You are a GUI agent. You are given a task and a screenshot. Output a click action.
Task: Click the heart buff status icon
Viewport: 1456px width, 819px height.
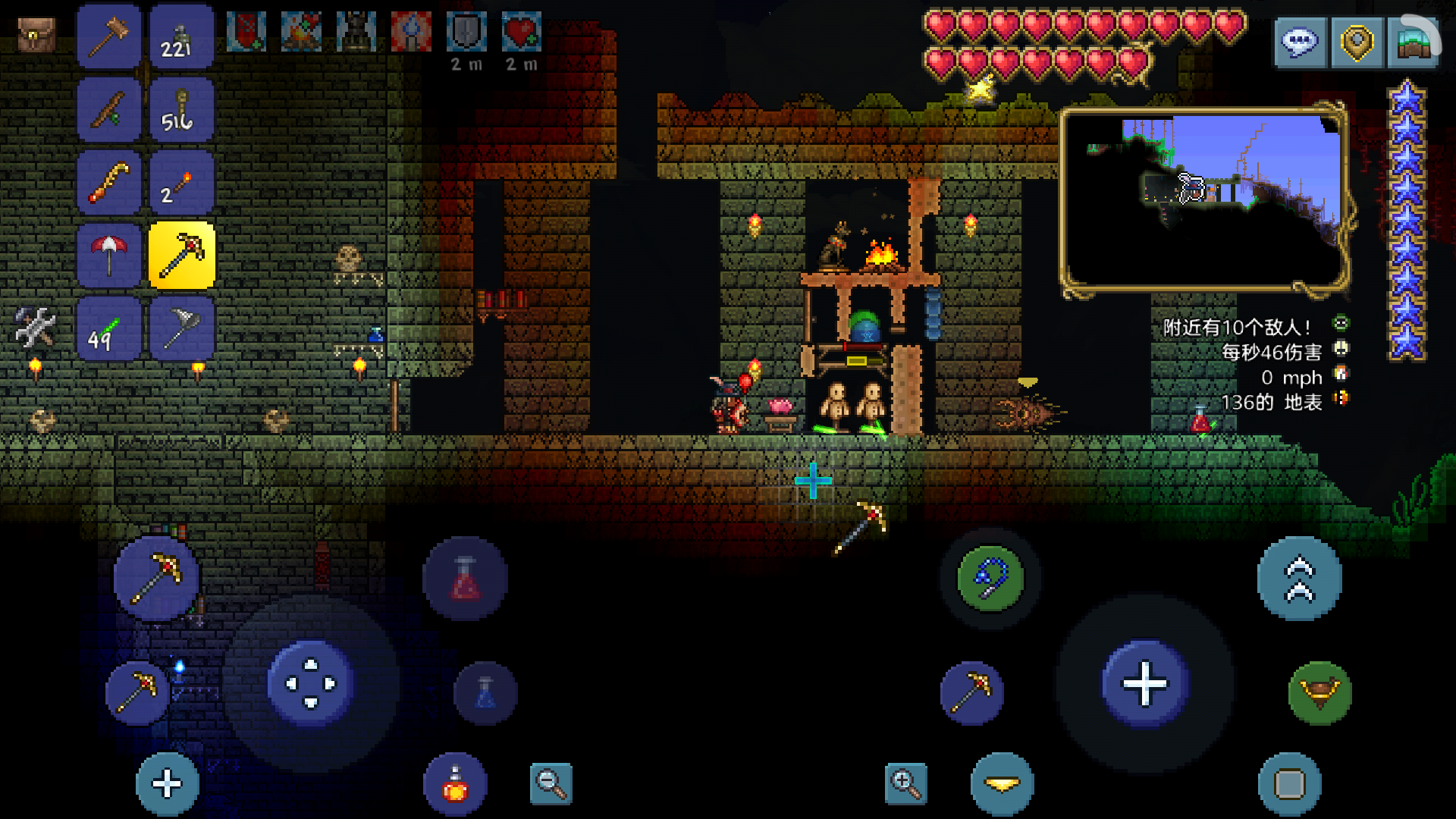521,33
